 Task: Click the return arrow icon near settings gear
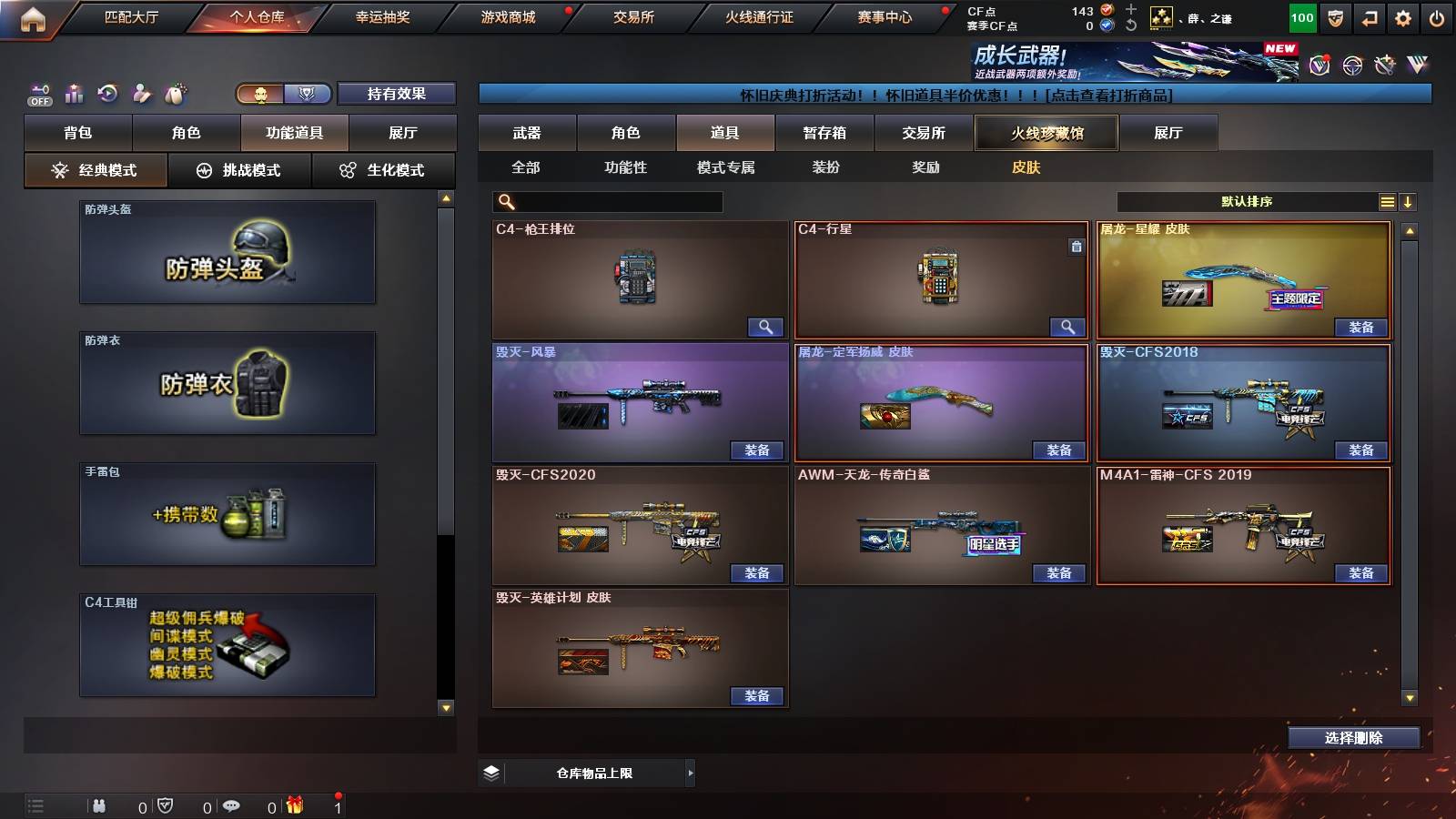(x=1369, y=17)
